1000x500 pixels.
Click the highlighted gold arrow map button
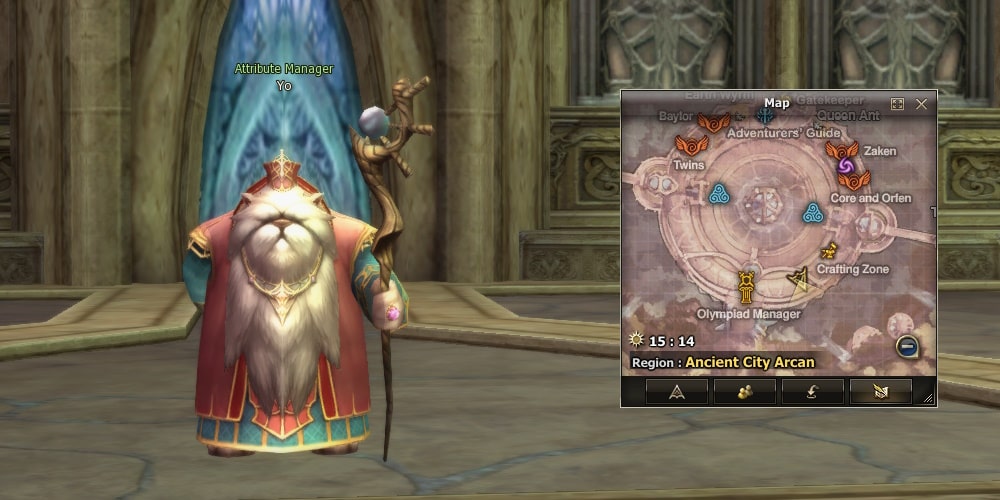tap(880, 391)
